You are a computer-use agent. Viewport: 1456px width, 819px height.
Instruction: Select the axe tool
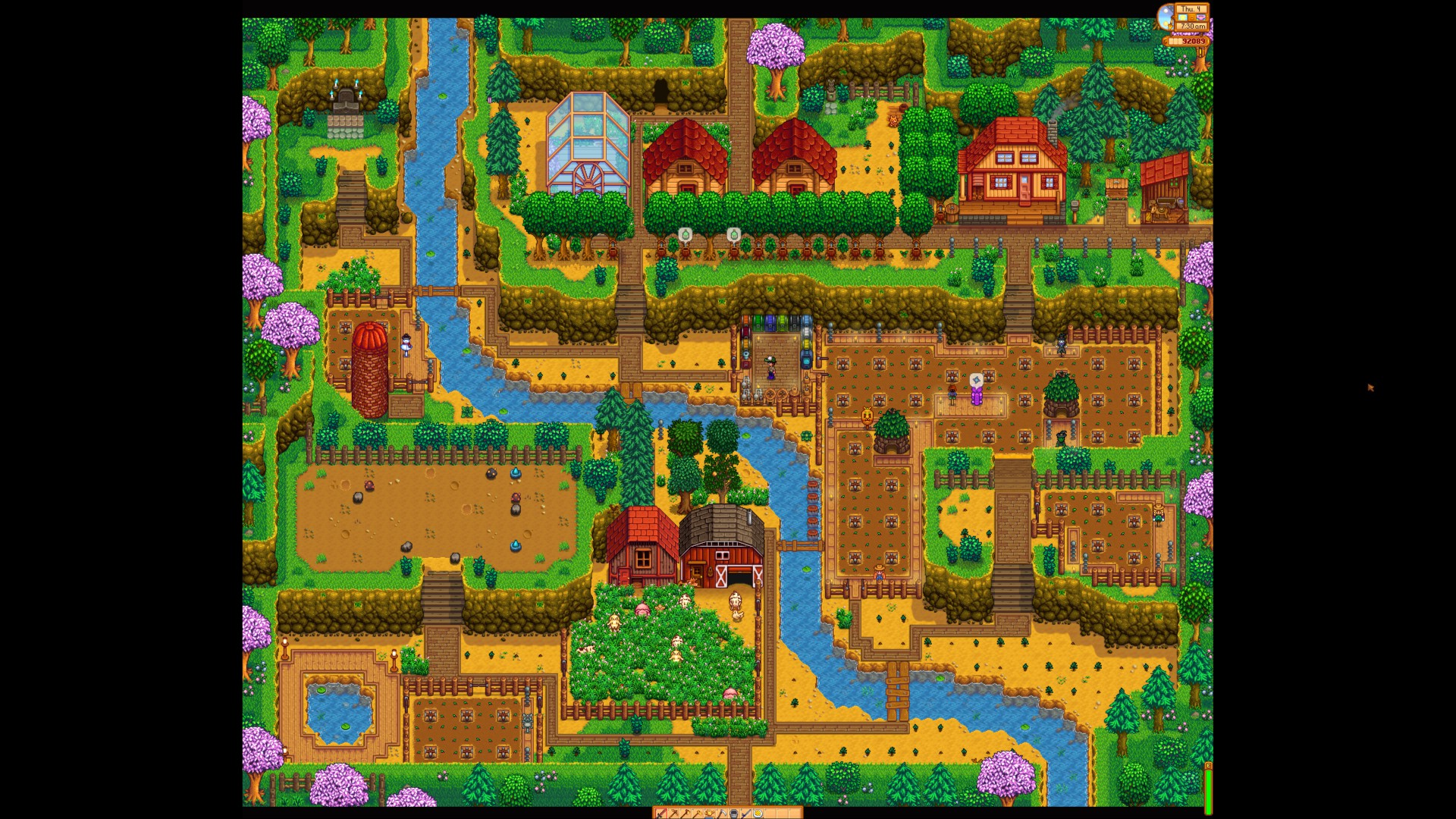[686, 814]
